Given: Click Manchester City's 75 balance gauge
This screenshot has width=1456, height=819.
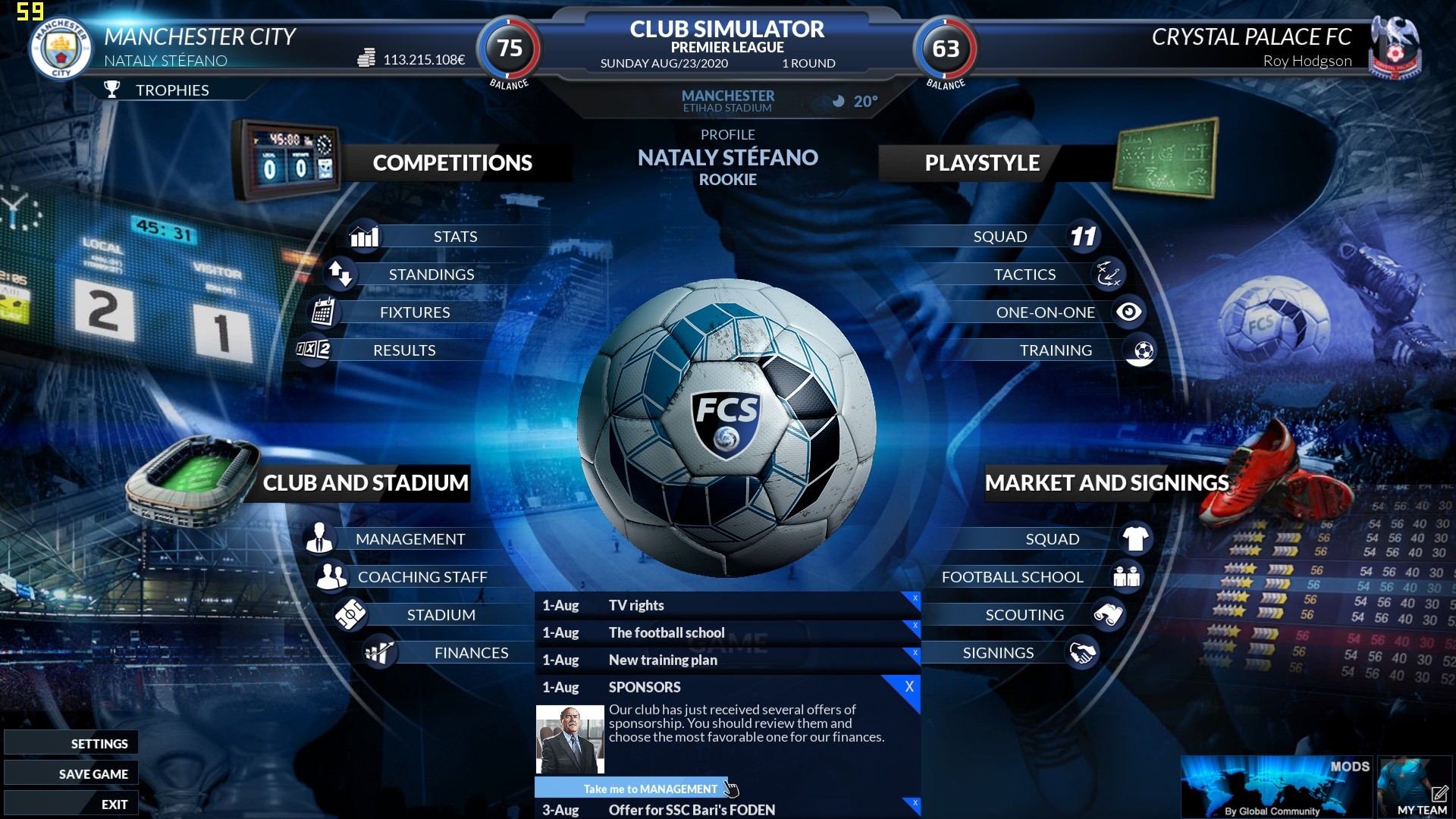Looking at the screenshot, I should pyautogui.click(x=509, y=49).
